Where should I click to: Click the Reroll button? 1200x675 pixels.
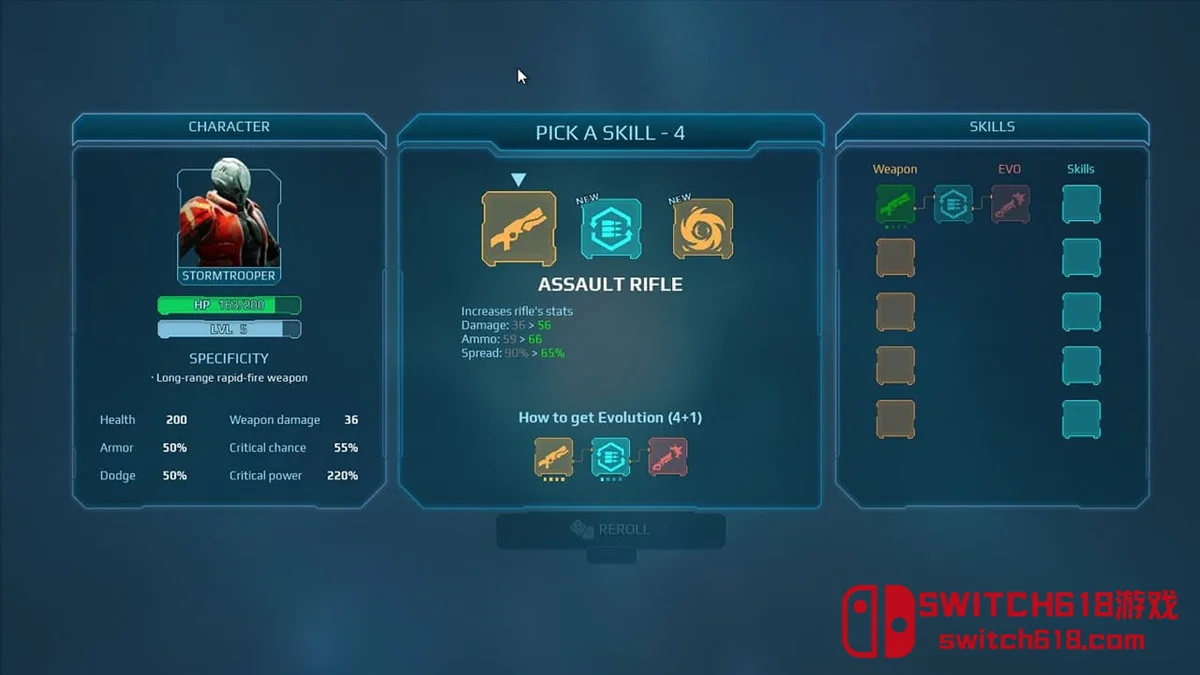coord(611,530)
